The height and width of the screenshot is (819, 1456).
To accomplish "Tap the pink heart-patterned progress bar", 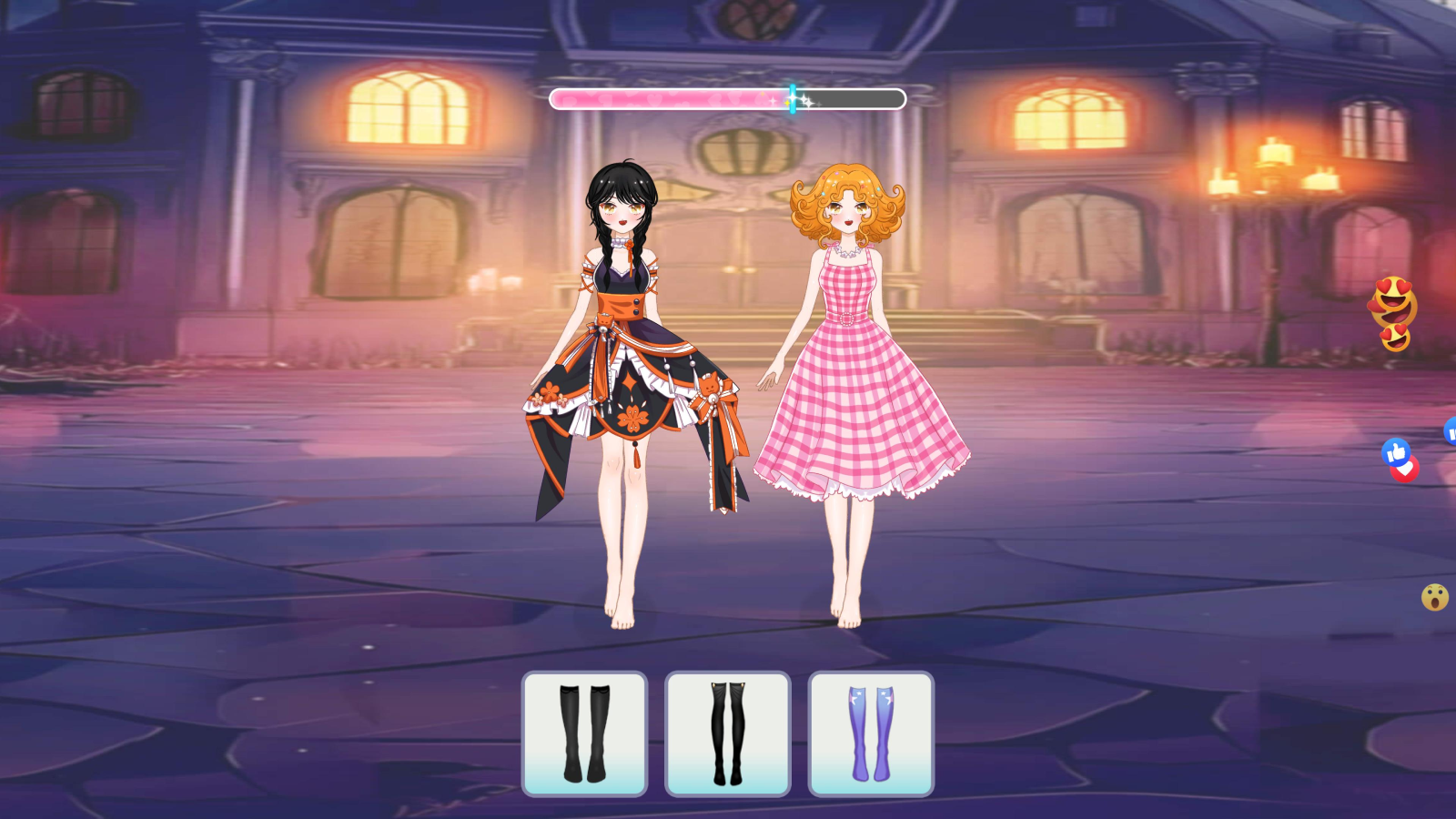I will click(655, 98).
